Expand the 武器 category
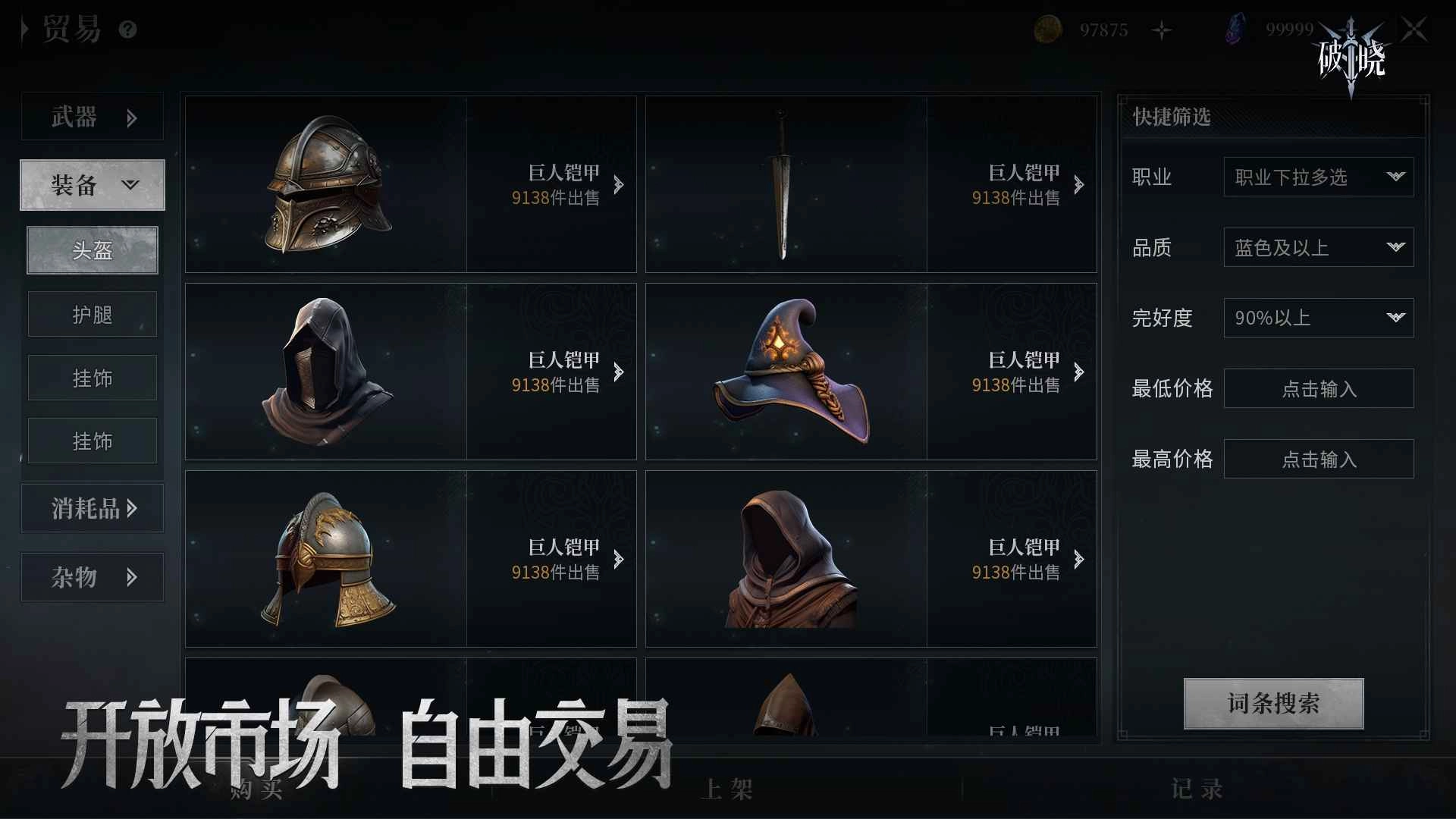Image resolution: width=1456 pixels, height=819 pixels. click(92, 118)
